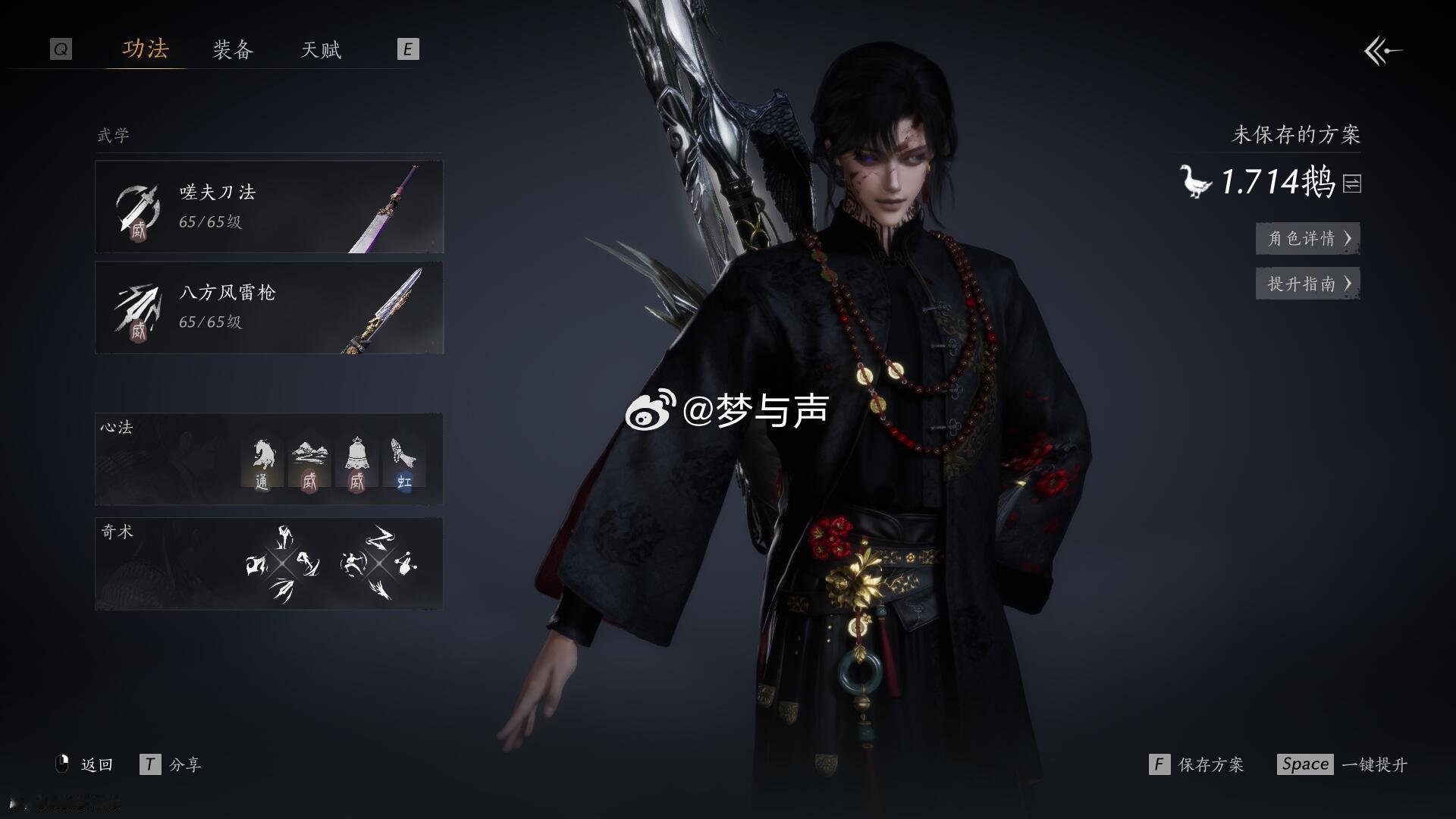Click the bell 心法 icon
The image size is (1456, 819).
pos(355,459)
